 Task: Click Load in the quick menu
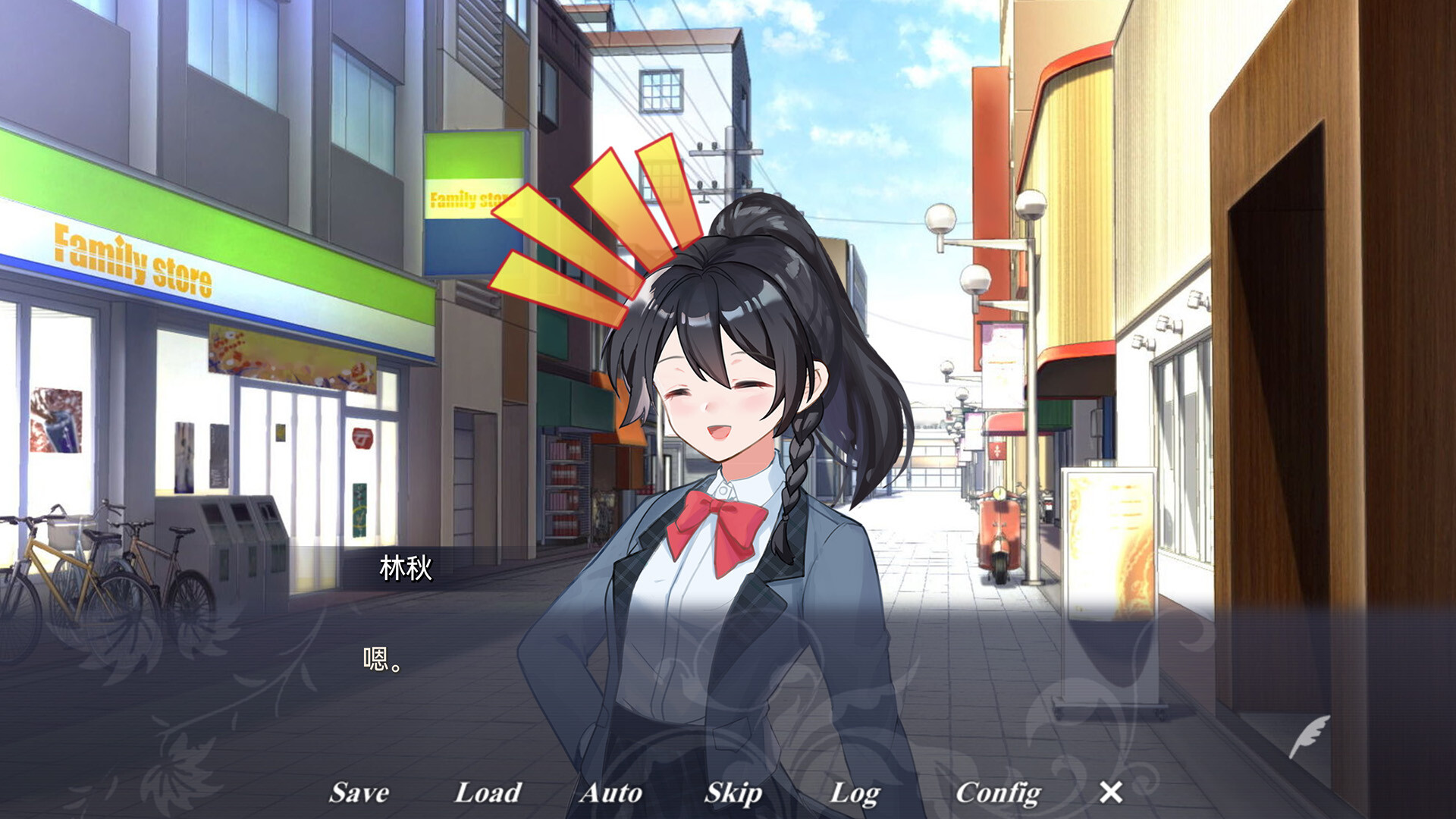pyautogui.click(x=488, y=793)
